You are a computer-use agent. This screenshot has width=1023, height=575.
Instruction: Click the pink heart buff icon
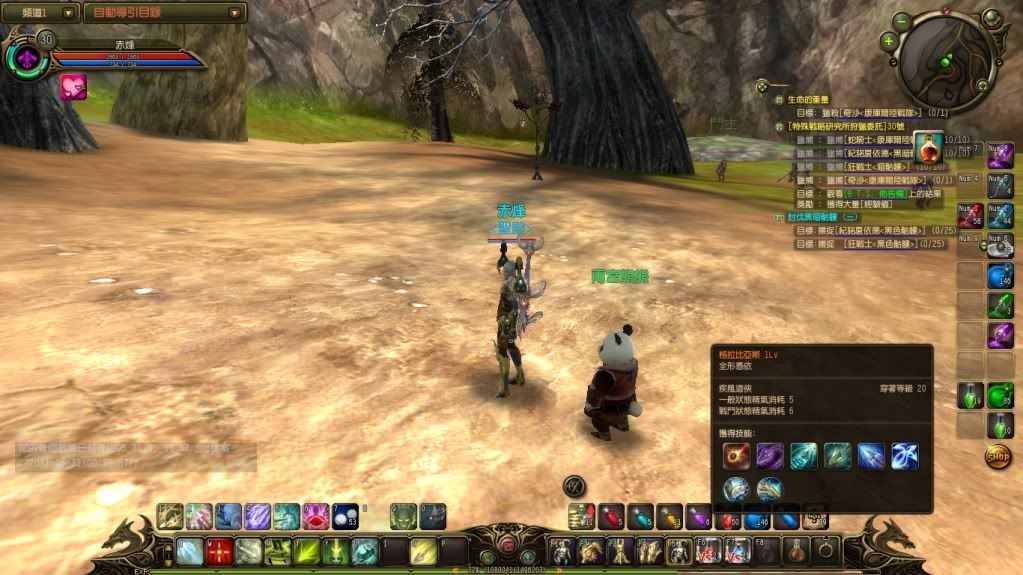tap(73, 88)
